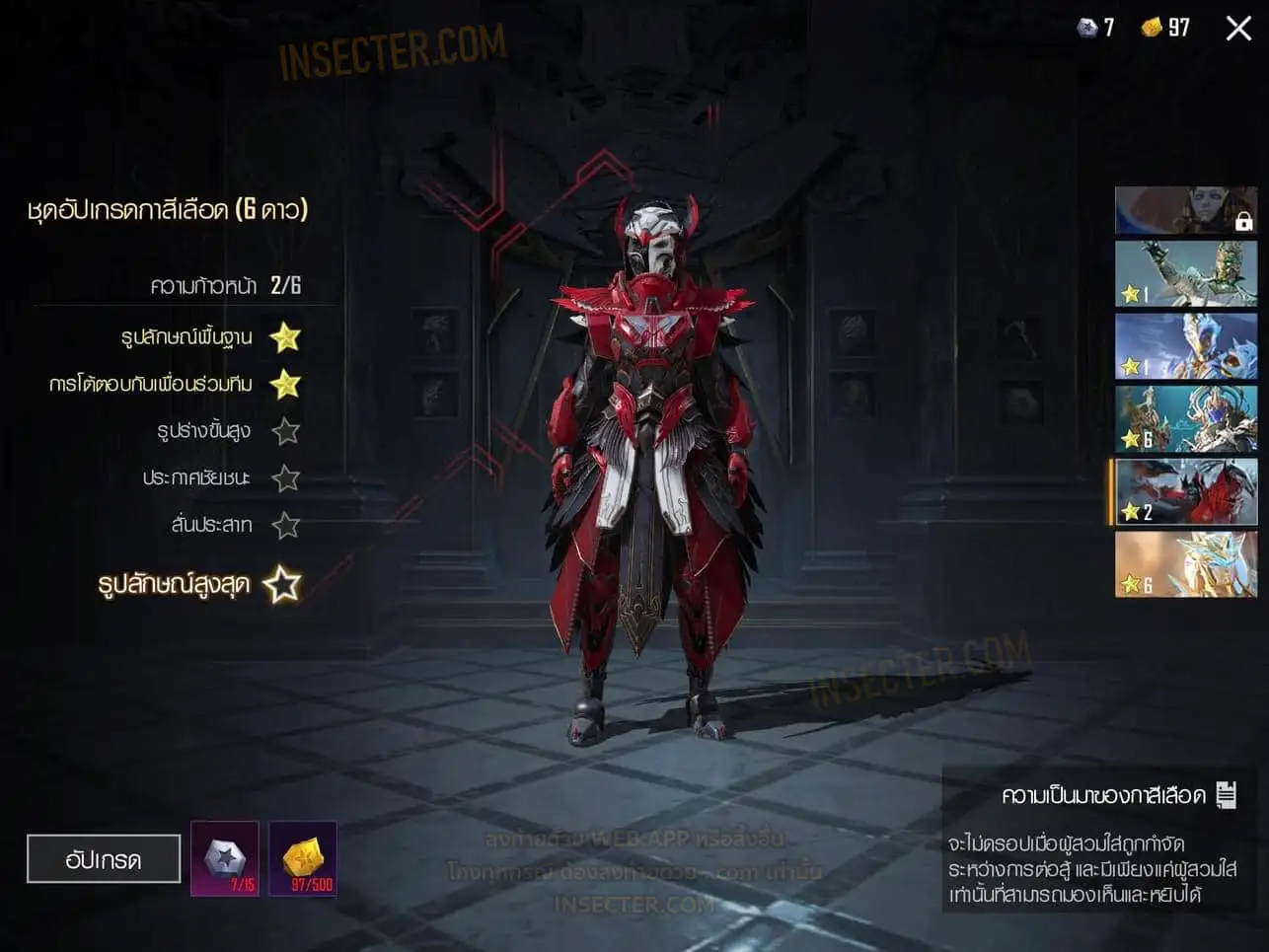
Task: Select the gold nugget material slot 97/500
Action: 303,859
